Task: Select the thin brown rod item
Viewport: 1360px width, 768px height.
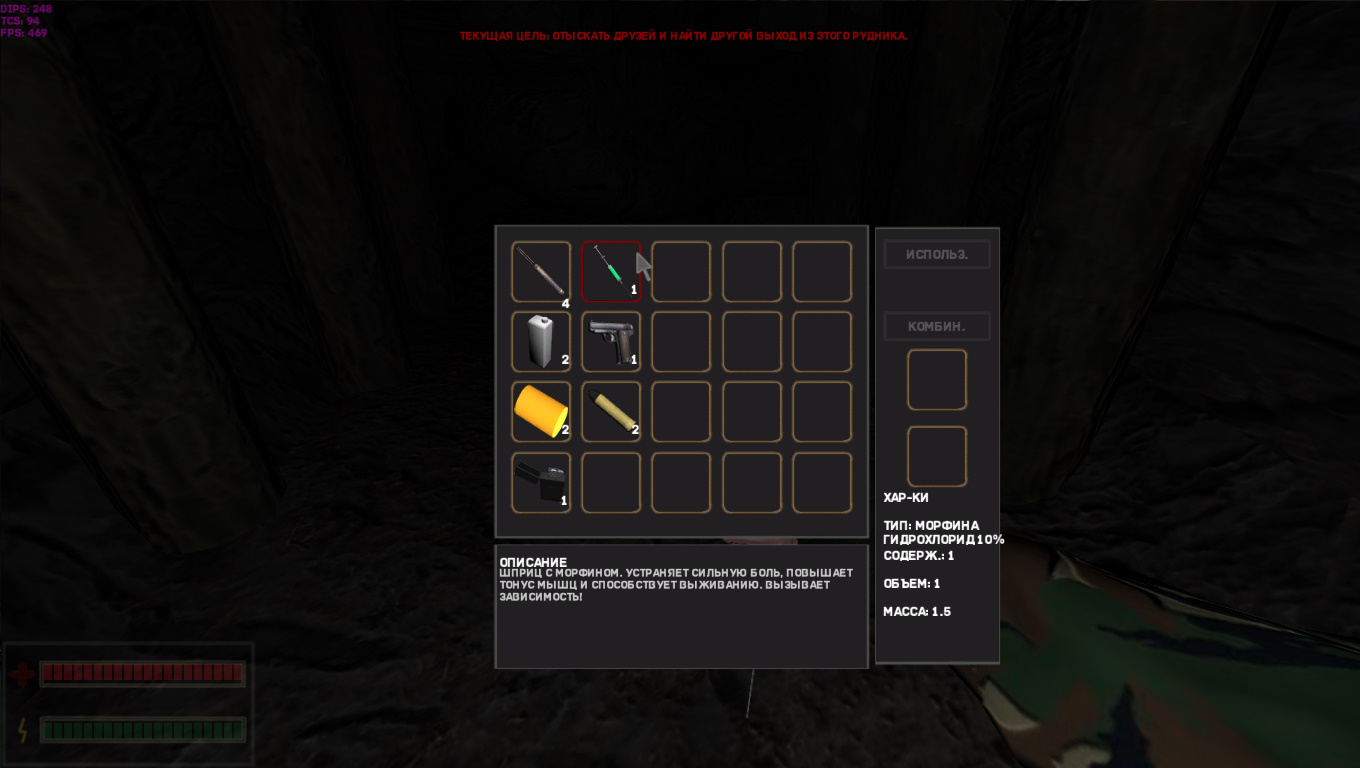Action: click(x=541, y=271)
